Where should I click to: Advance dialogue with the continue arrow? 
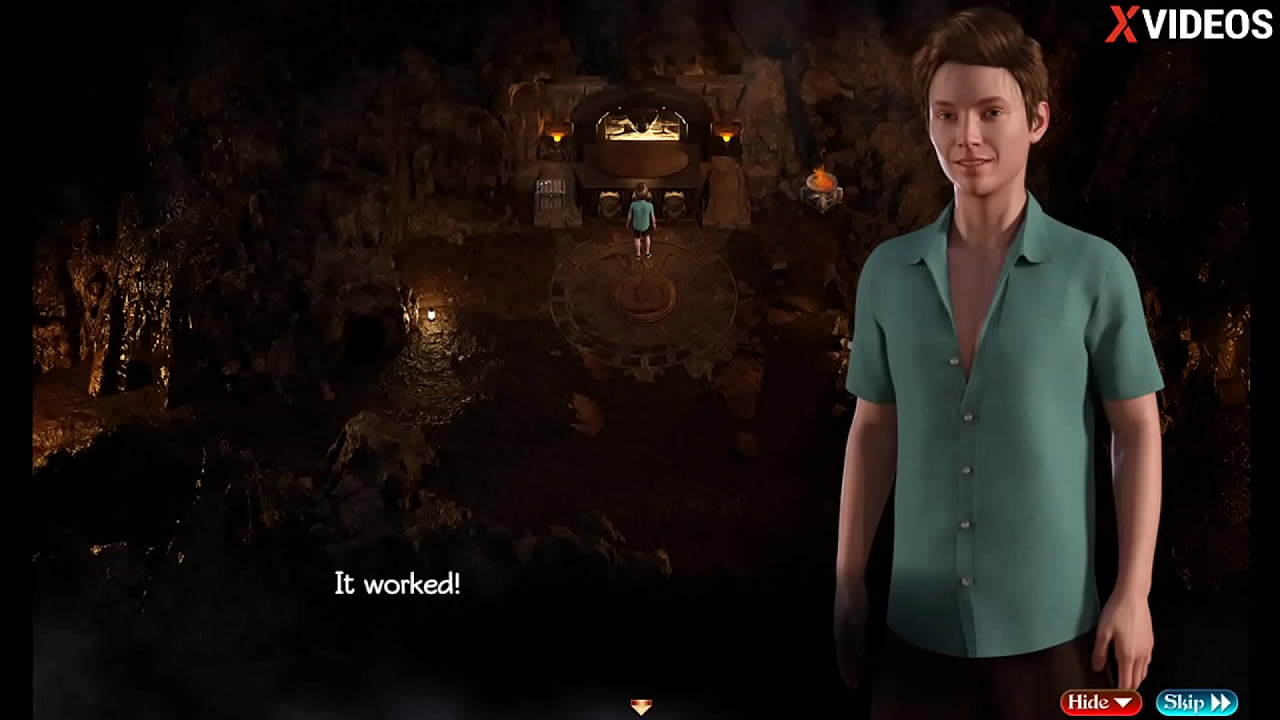click(x=641, y=707)
